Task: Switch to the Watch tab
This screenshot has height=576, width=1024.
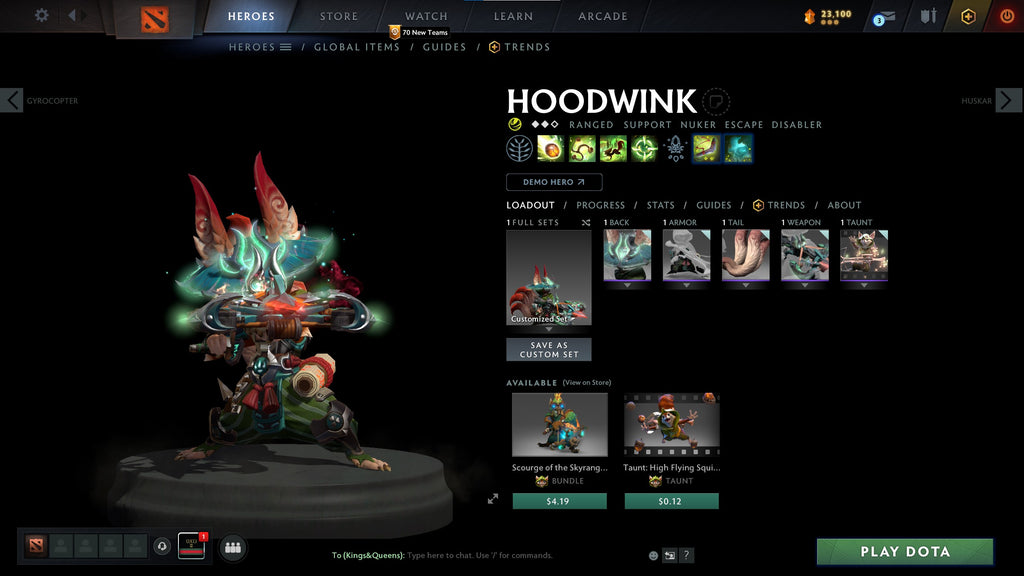Action: [426, 16]
